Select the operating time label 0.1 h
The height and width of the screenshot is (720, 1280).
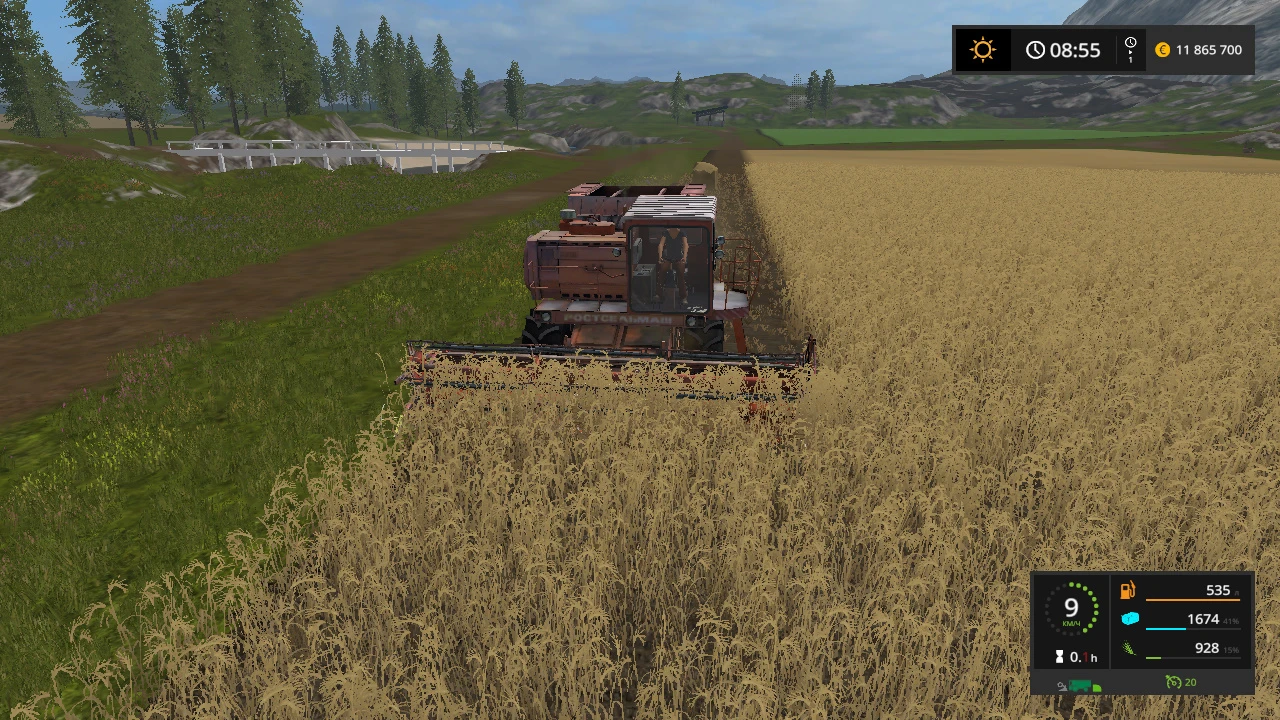[x=1083, y=657]
